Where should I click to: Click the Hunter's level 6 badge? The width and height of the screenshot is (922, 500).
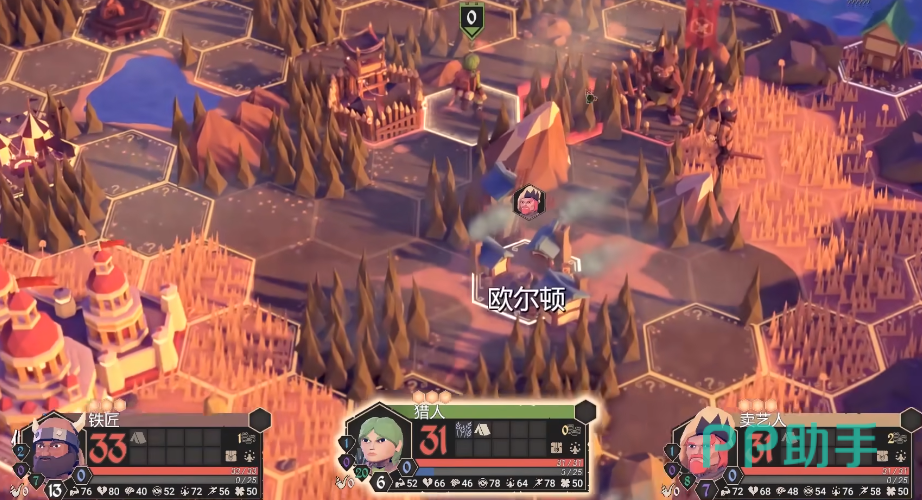click(x=381, y=482)
